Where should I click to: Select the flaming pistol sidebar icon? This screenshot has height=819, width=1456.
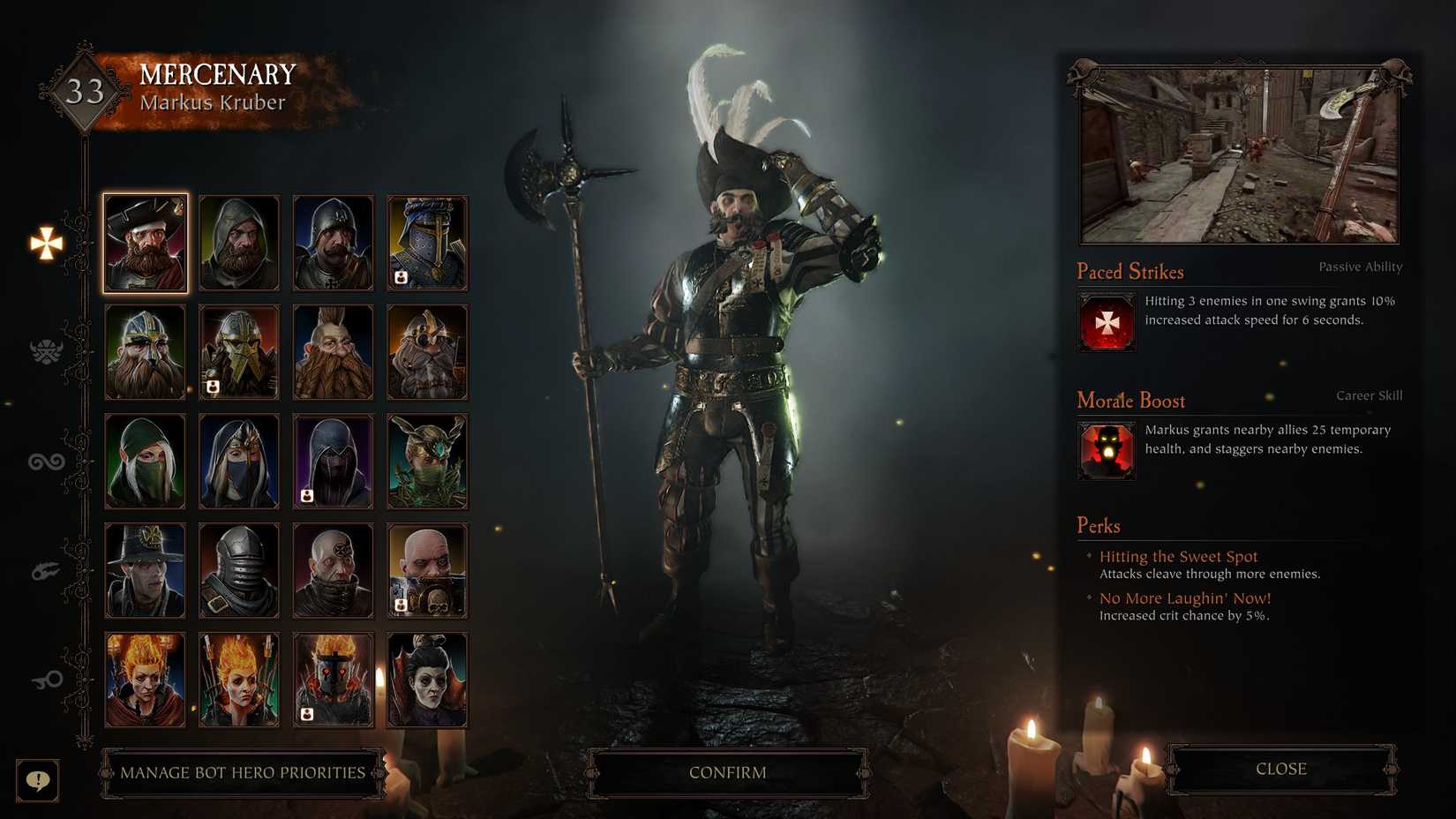pyautogui.click(x=46, y=570)
